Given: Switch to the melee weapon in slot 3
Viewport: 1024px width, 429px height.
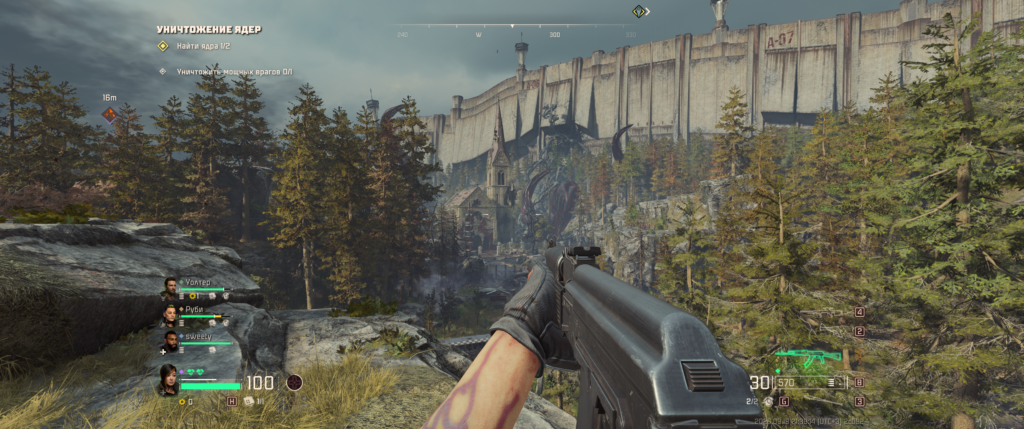Looking at the screenshot, I should pyautogui.click(x=859, y=400).
